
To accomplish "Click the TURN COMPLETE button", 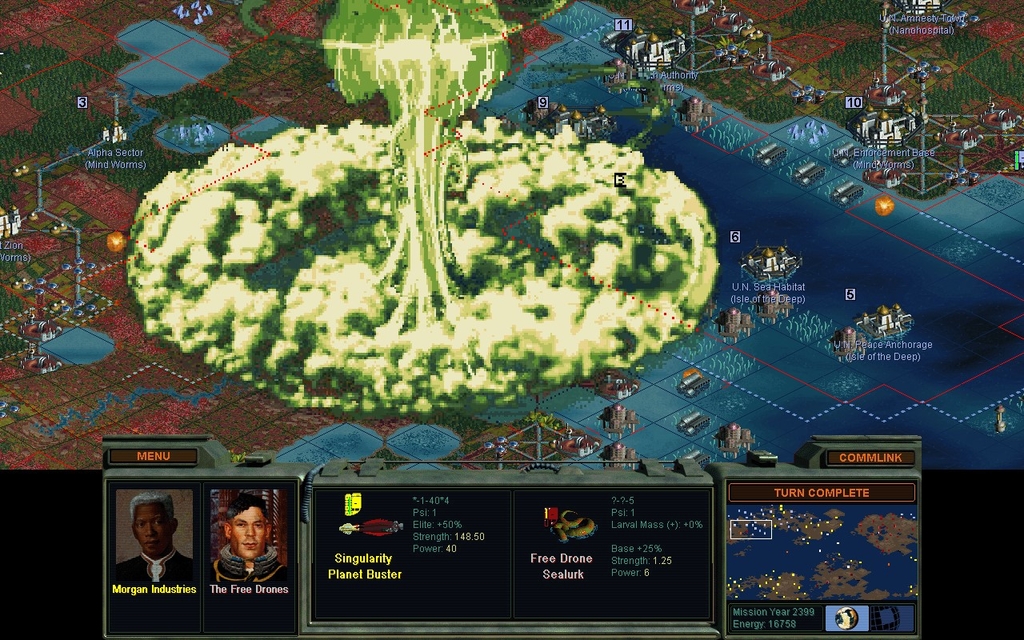I will tap(821, 492).
